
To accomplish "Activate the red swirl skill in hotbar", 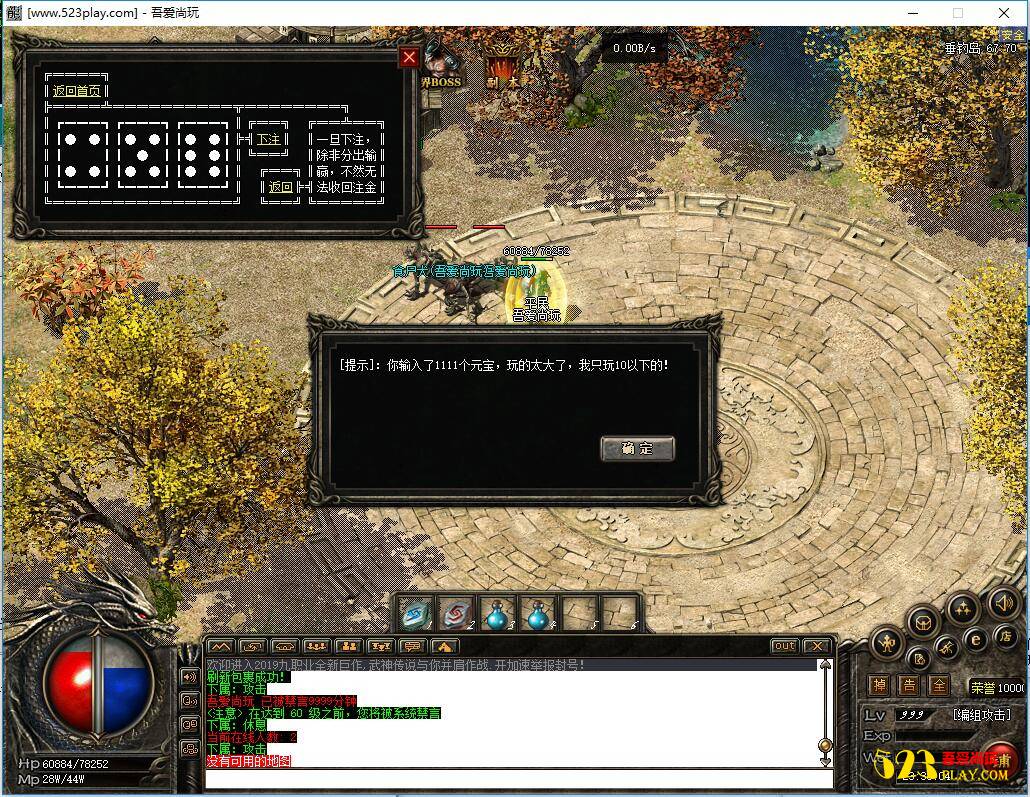I will [x=457, y=612].
